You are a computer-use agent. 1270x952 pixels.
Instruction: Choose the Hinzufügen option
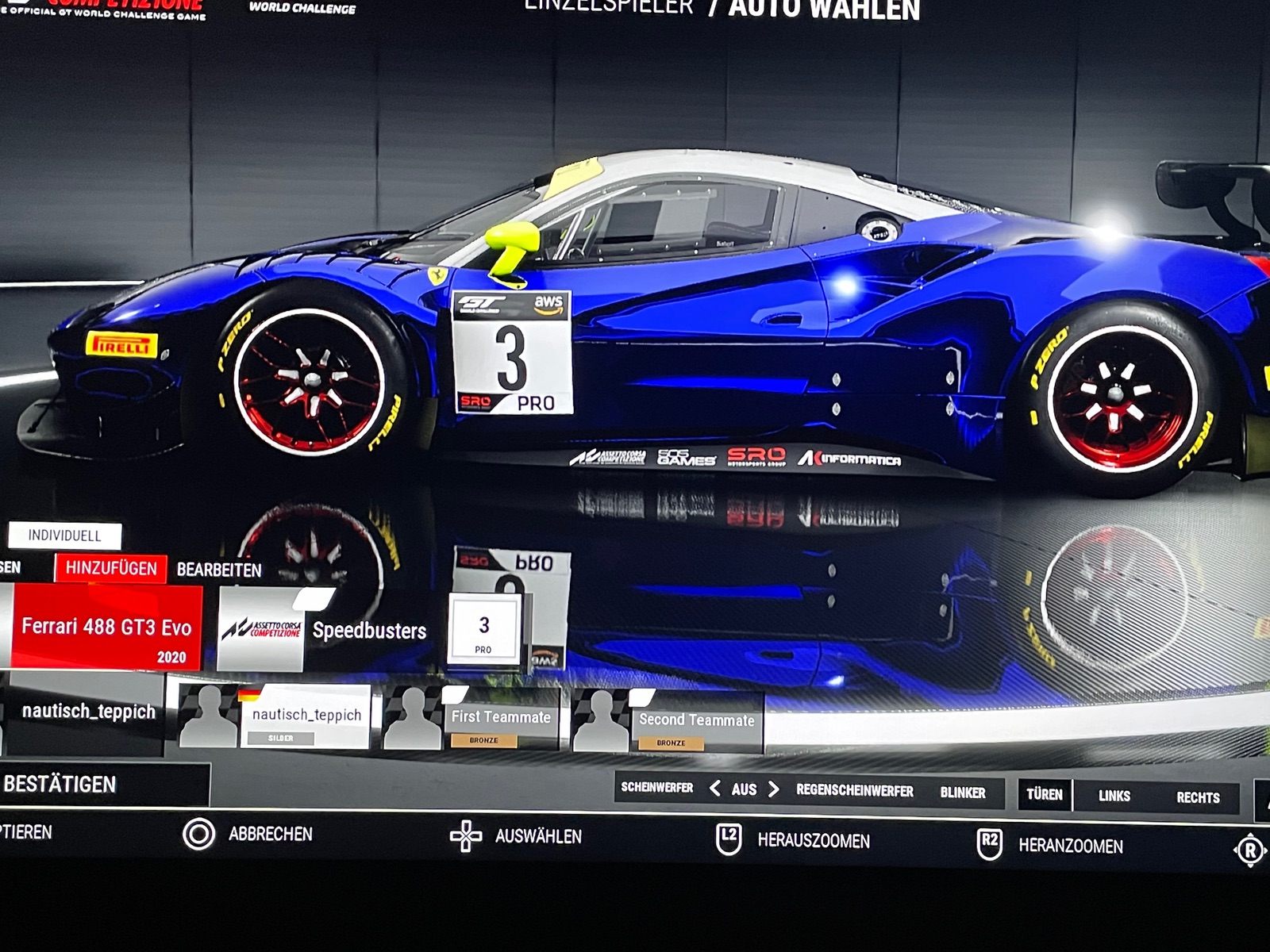coord(111,568)
